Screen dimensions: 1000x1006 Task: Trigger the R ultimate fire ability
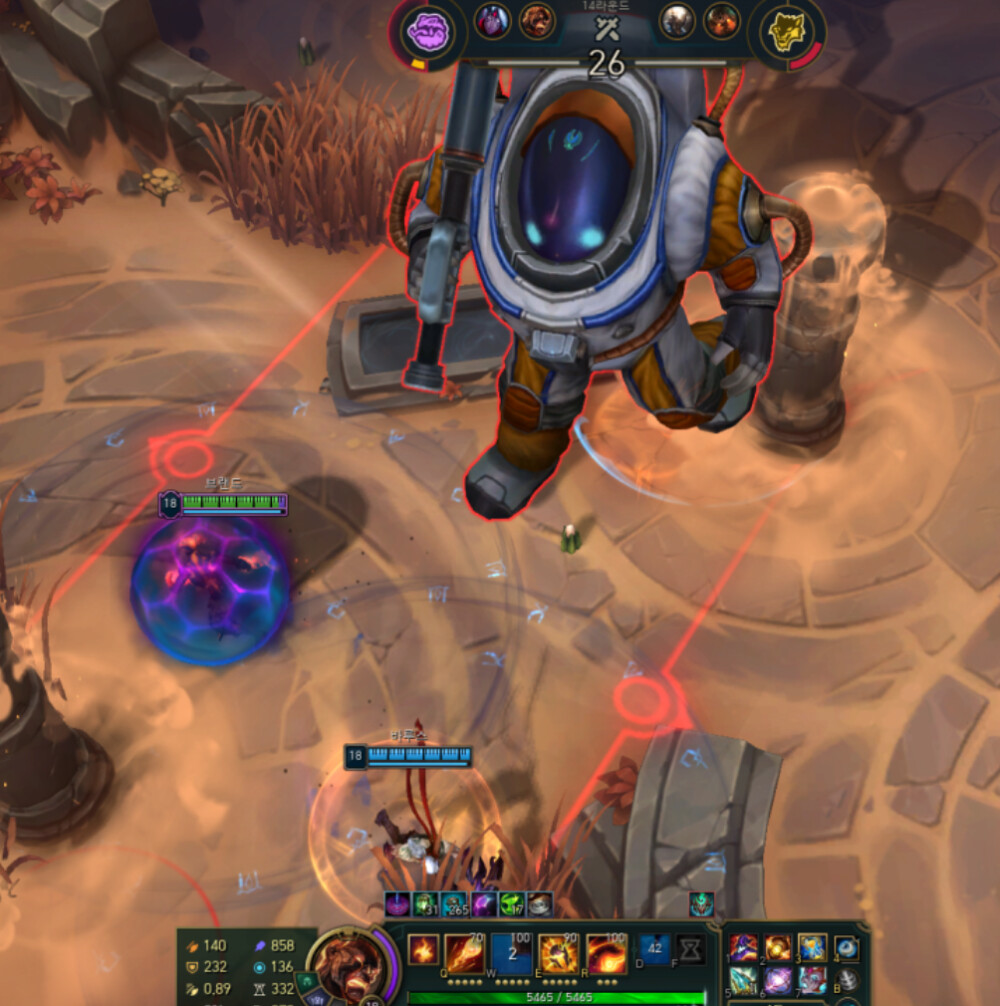pos(607,954)
